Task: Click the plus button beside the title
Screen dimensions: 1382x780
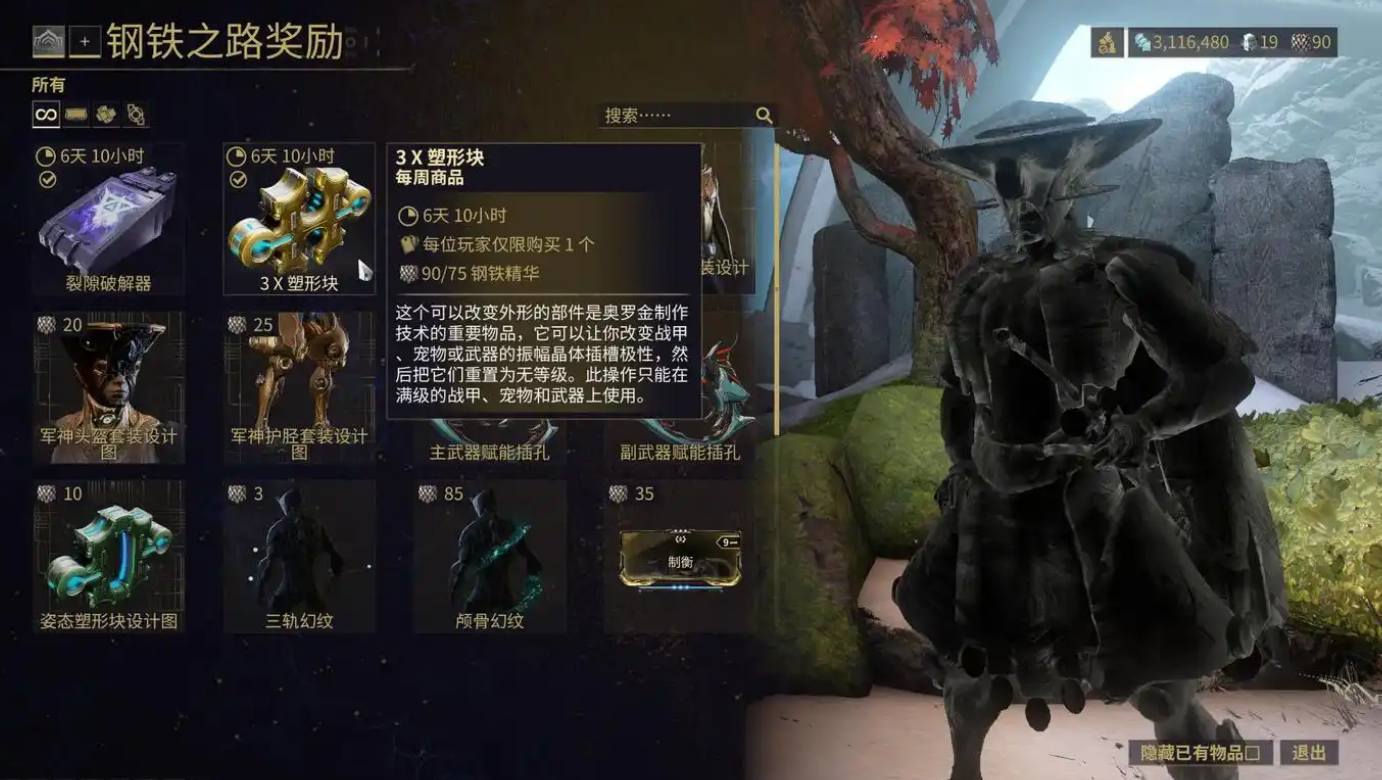Action: pyautogui.click(x=85, y=41)
